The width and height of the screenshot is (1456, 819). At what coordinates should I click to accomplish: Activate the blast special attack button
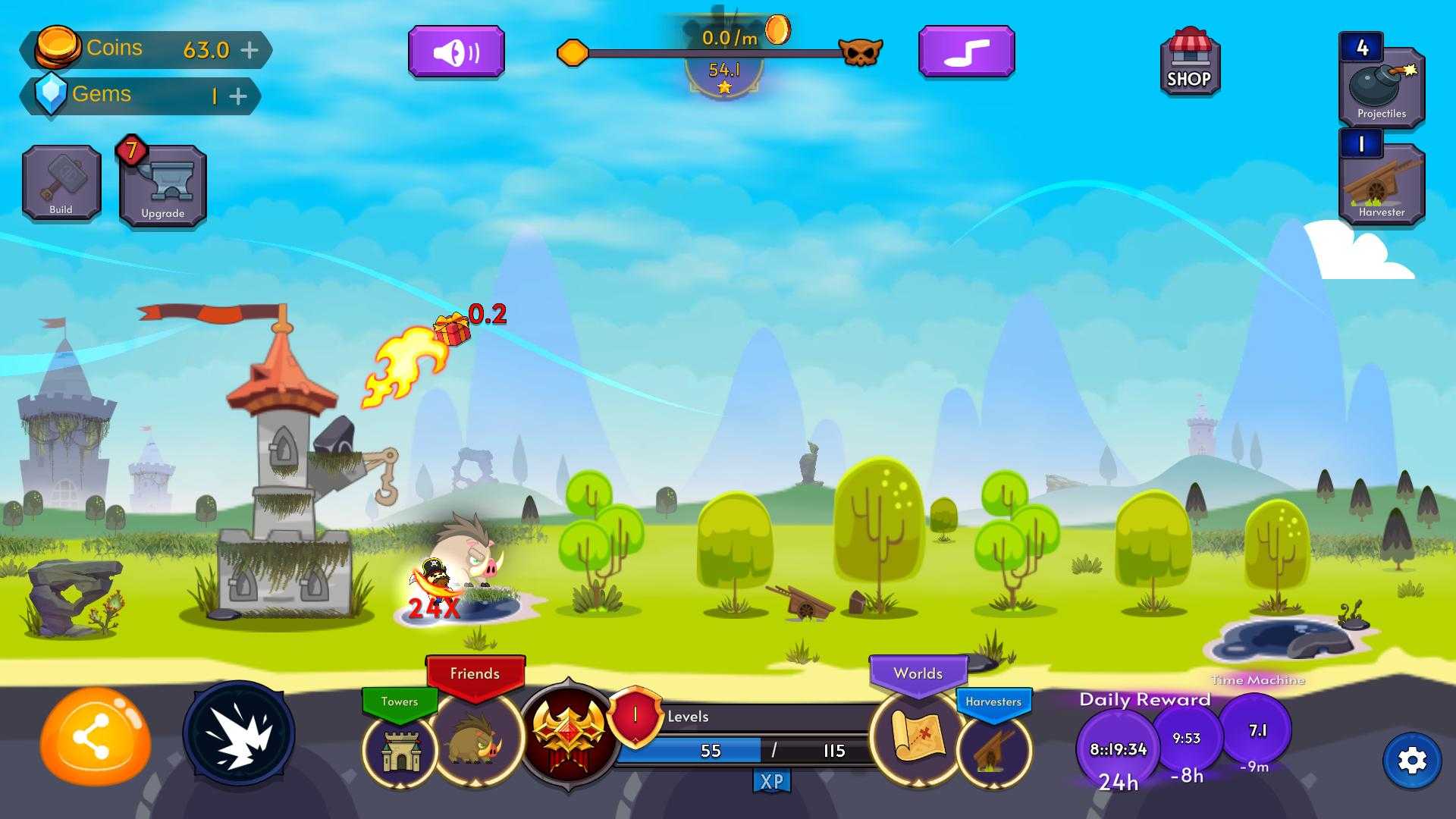coord(239,733)
